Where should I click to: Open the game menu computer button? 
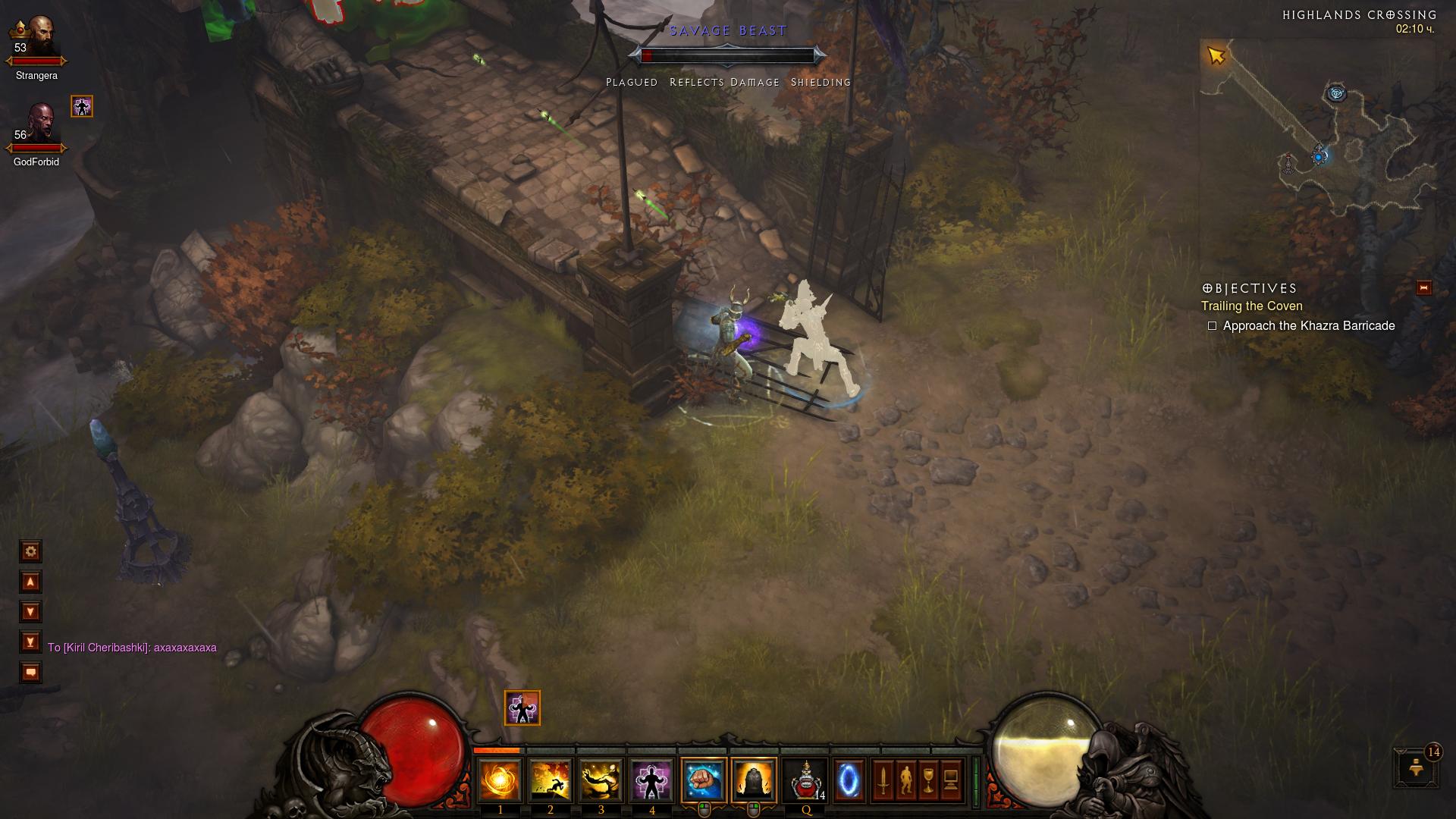coord(952,780)
